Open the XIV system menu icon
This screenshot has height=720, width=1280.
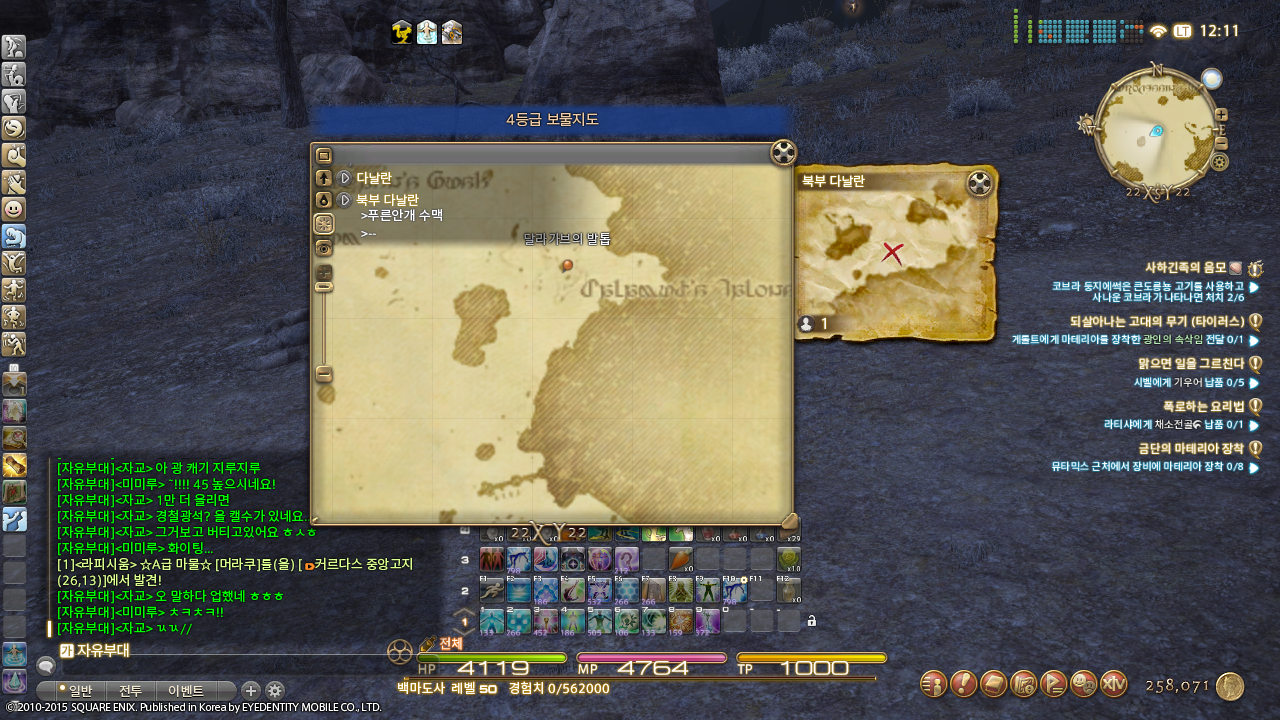click(x=1113, y=684)
